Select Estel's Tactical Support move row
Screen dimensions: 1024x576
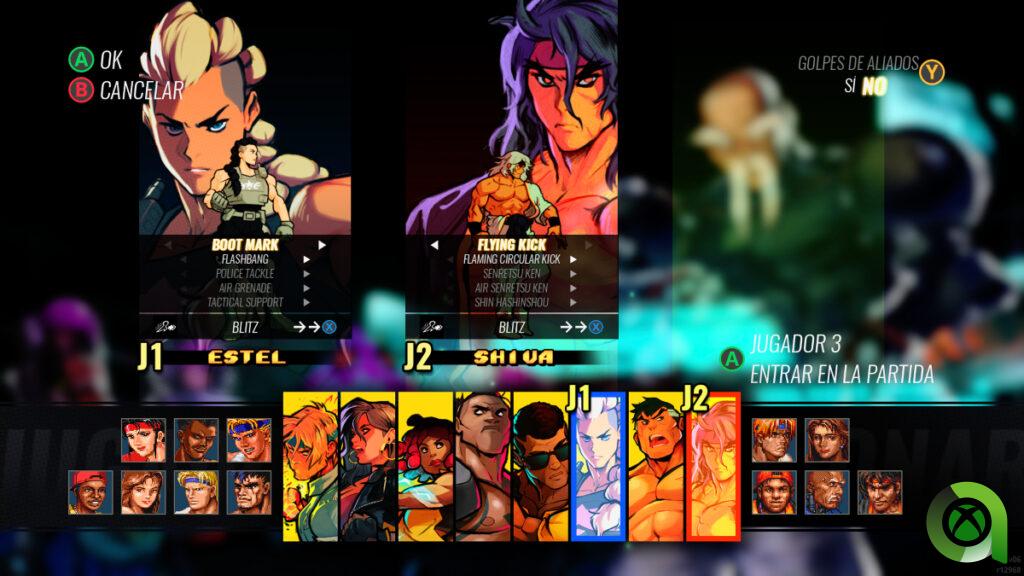coord(245,302)
